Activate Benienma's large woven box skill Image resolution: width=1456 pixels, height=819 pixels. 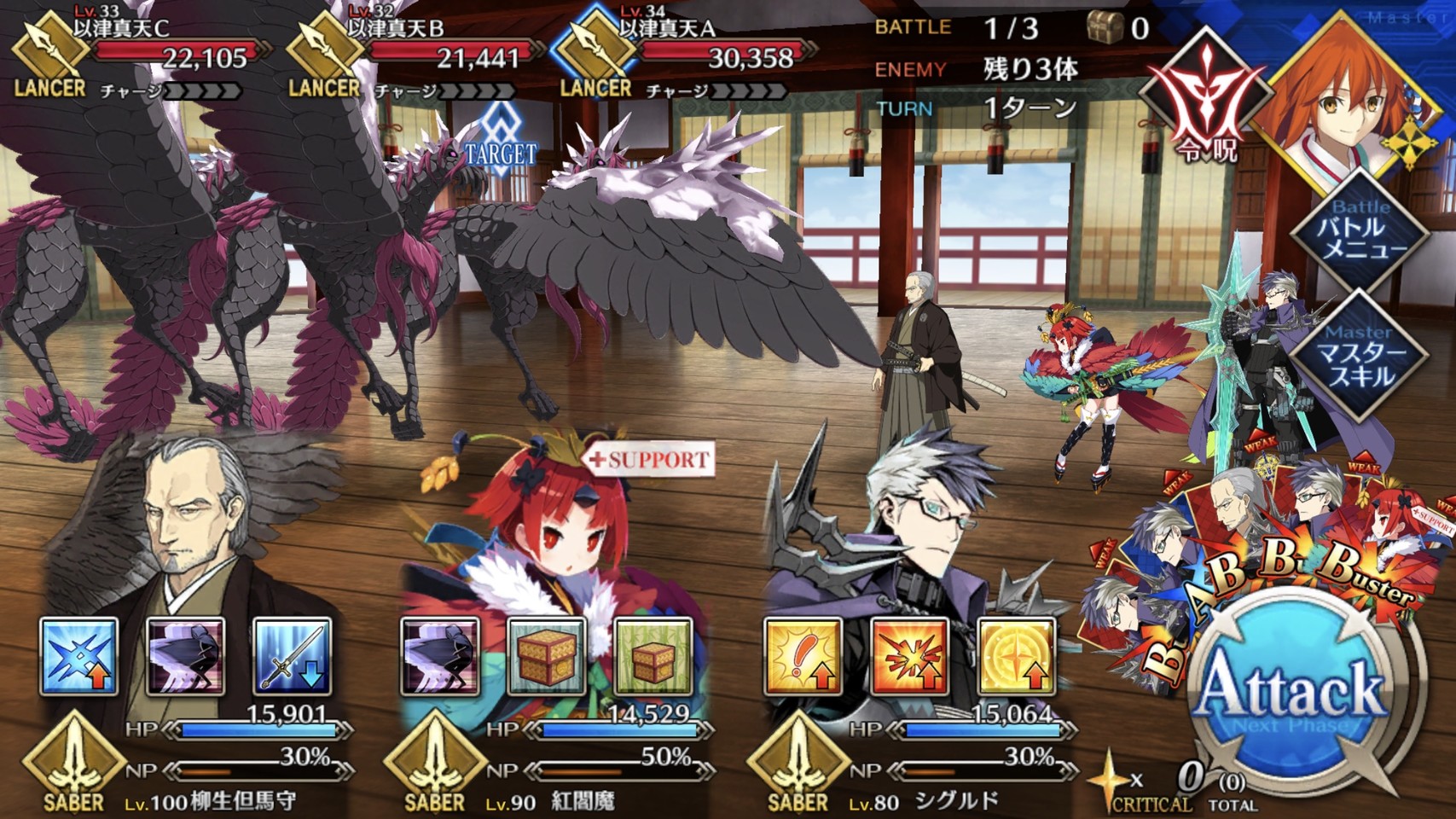[547, 655]
